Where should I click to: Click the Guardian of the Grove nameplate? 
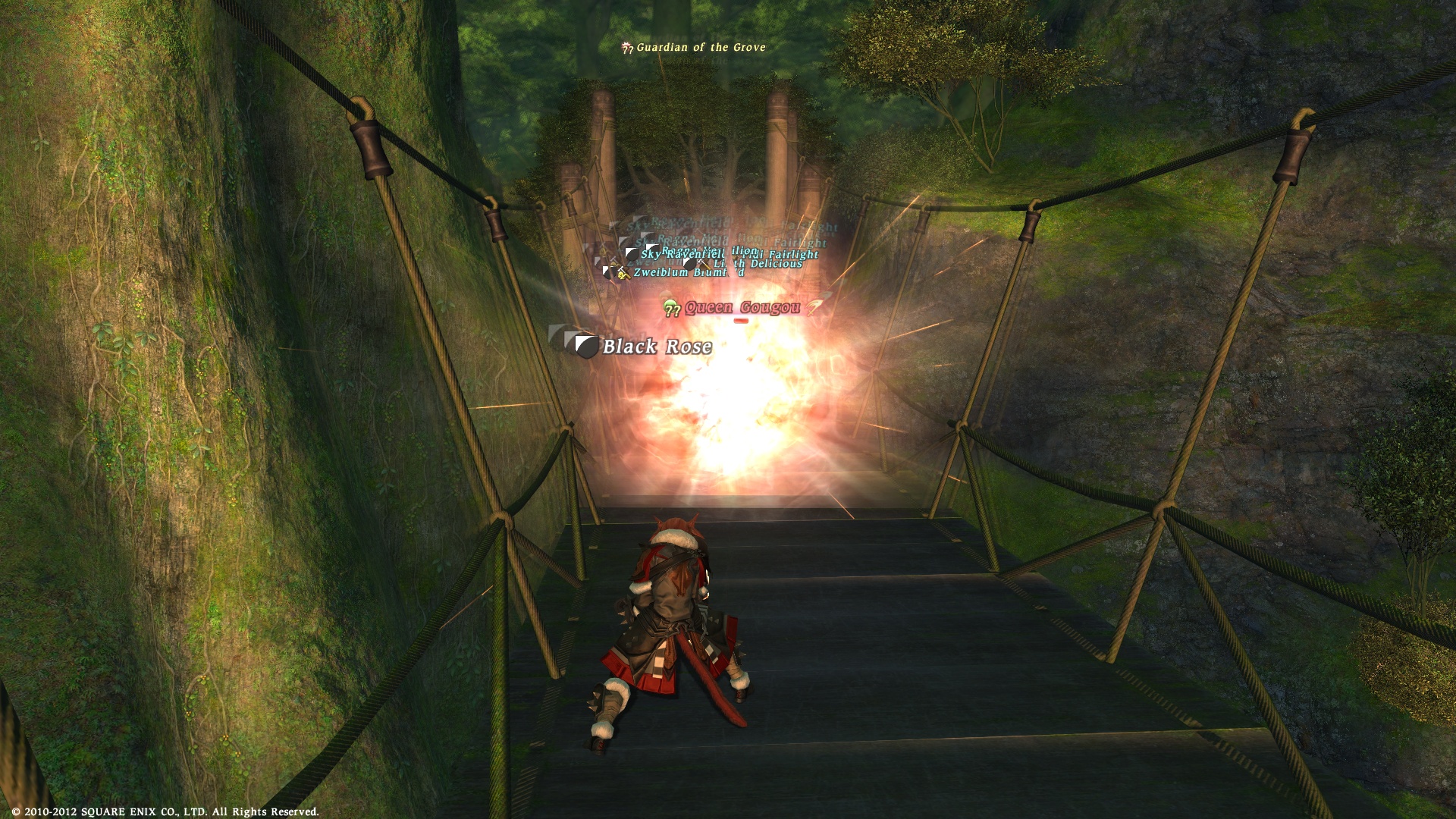pos(700,47)
